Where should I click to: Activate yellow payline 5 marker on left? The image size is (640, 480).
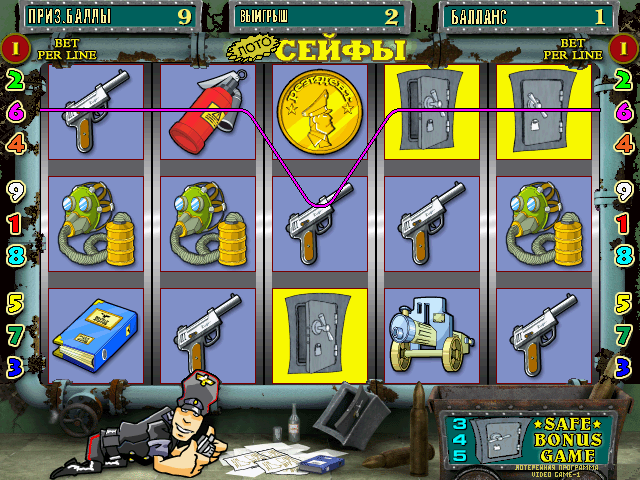click(x=15, y=301)
